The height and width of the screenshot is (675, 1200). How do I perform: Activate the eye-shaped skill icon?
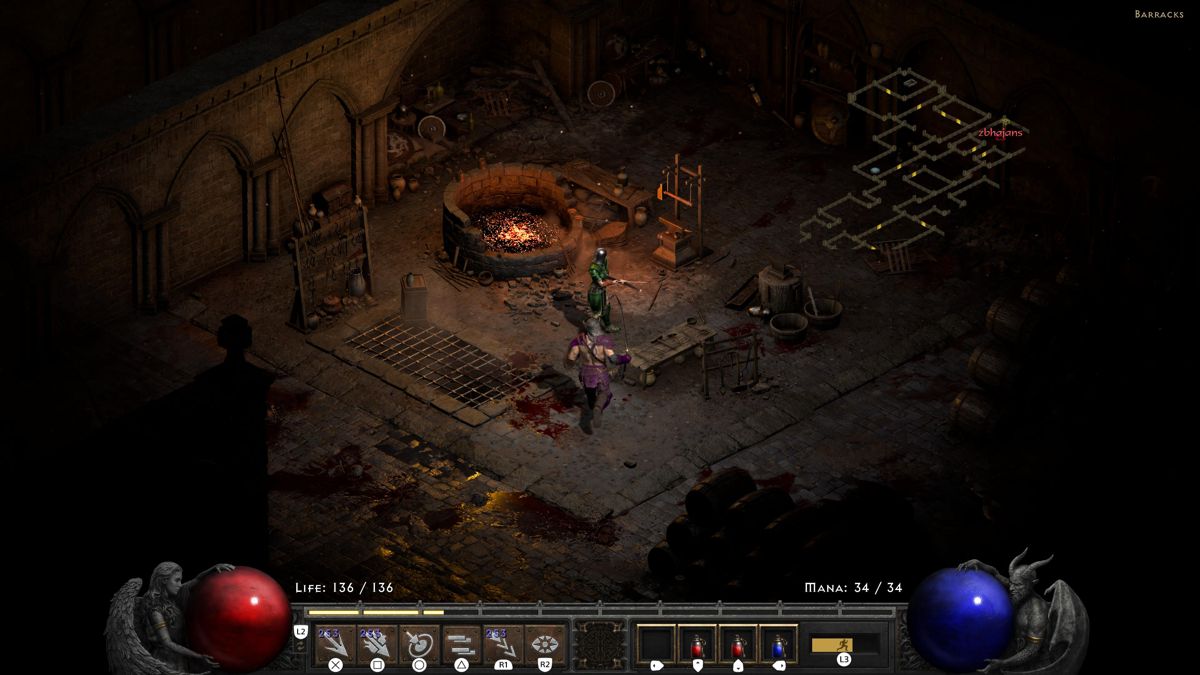tap(545, 643)
